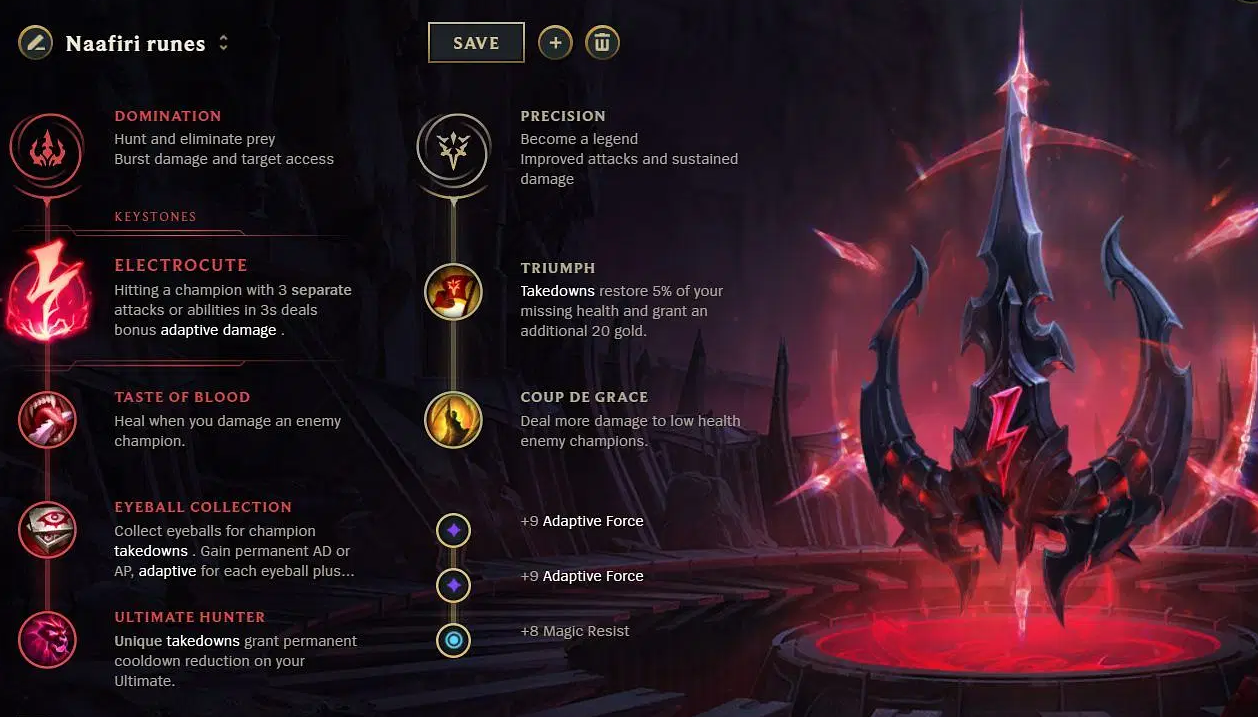The image size is (1258, 717).
Task: Pick the Taste of Blood rune
Action: (x=47, y=420)
